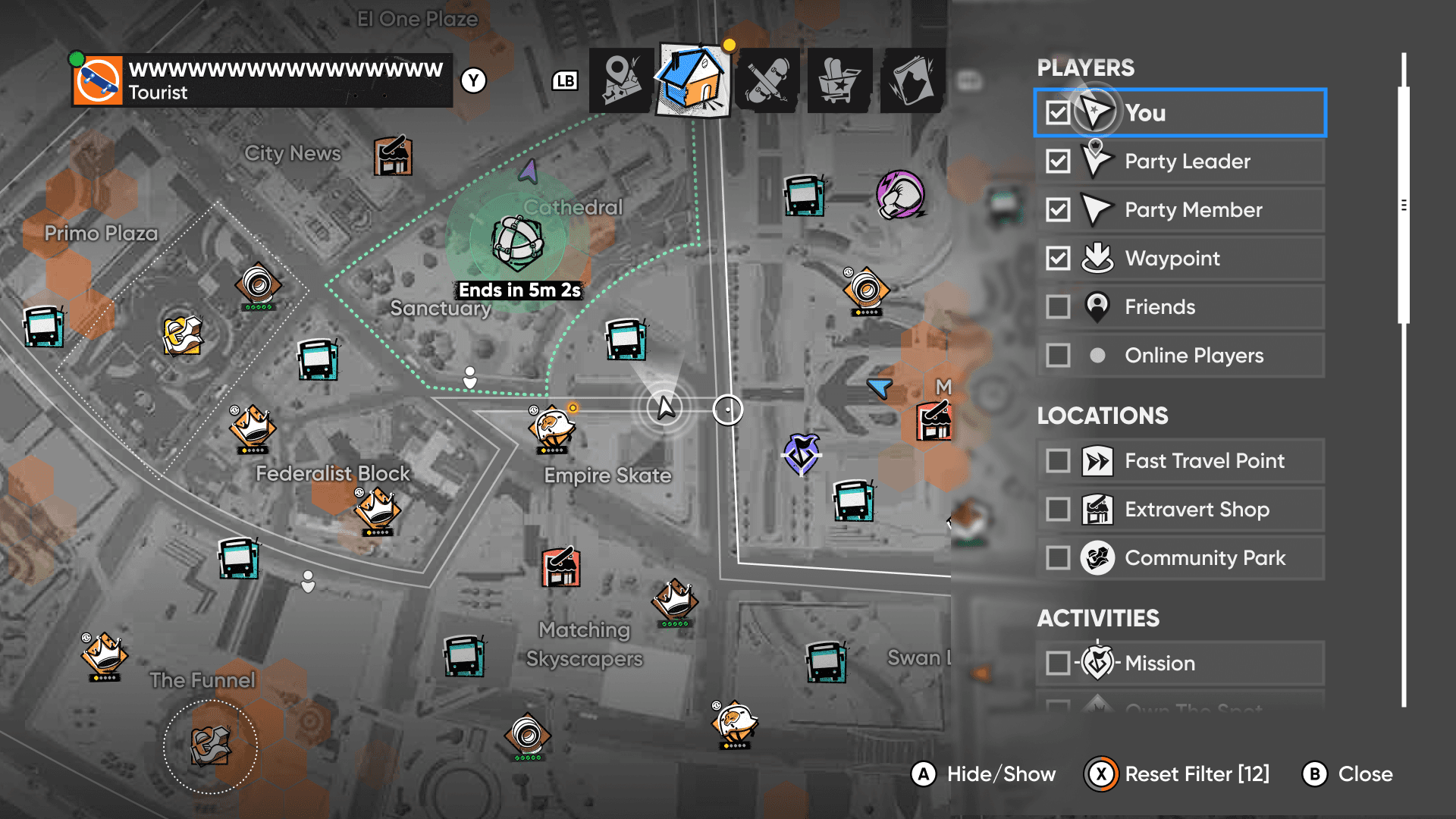Show Online Players on the map
Image resolution: width=1456 pixels, height=819 pixels.
1058,356
